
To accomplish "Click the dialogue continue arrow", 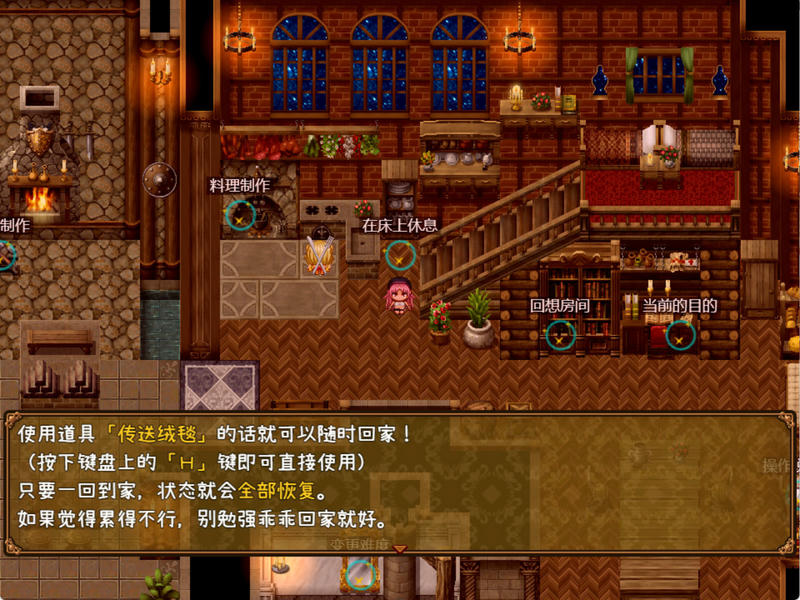I will tap(400, 548).
